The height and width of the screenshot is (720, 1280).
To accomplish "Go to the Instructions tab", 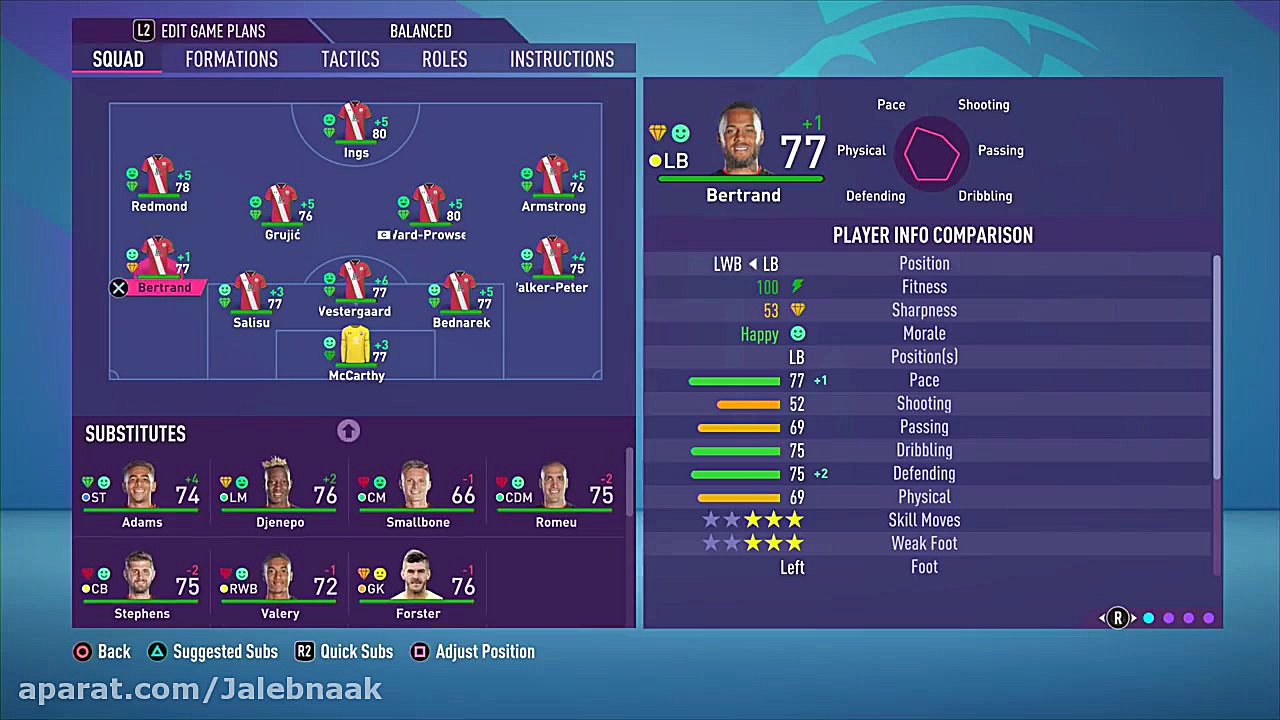I will (x=562, y=59).
